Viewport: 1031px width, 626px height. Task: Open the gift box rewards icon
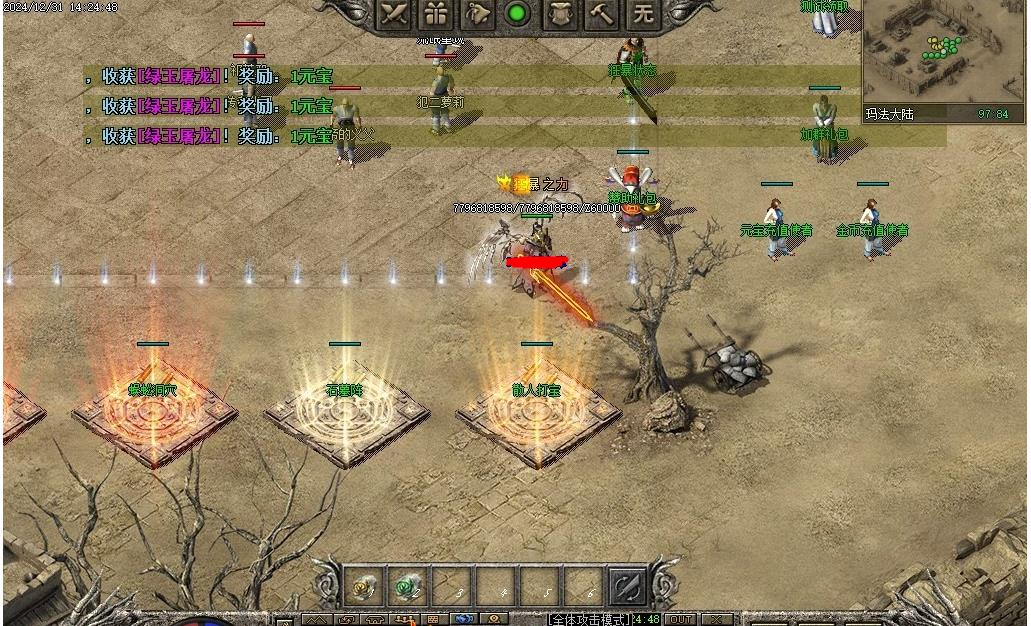[x=435, y=14]
